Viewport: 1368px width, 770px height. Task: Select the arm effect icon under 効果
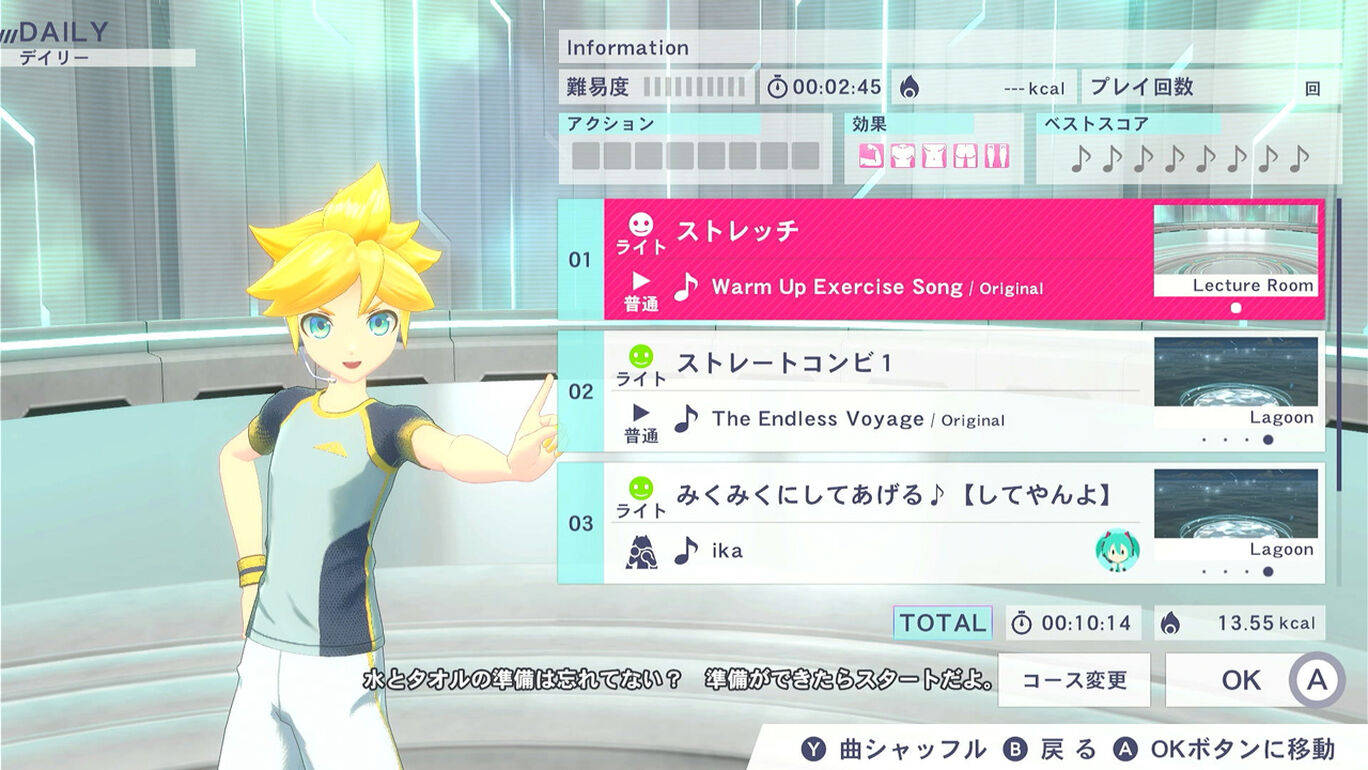click(x=870, y=155)
